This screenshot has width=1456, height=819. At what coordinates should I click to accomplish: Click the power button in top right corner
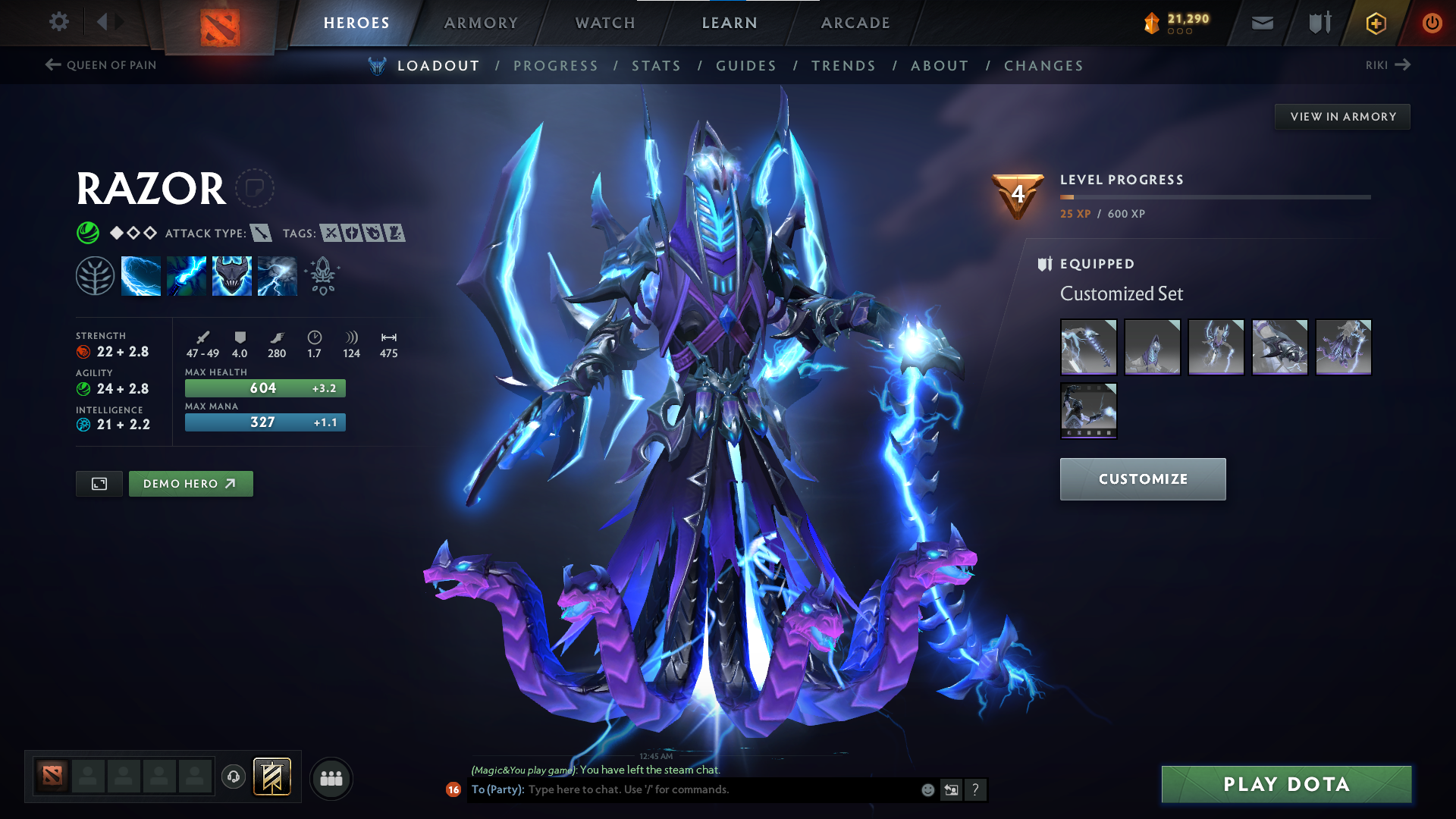(1432, 23)
